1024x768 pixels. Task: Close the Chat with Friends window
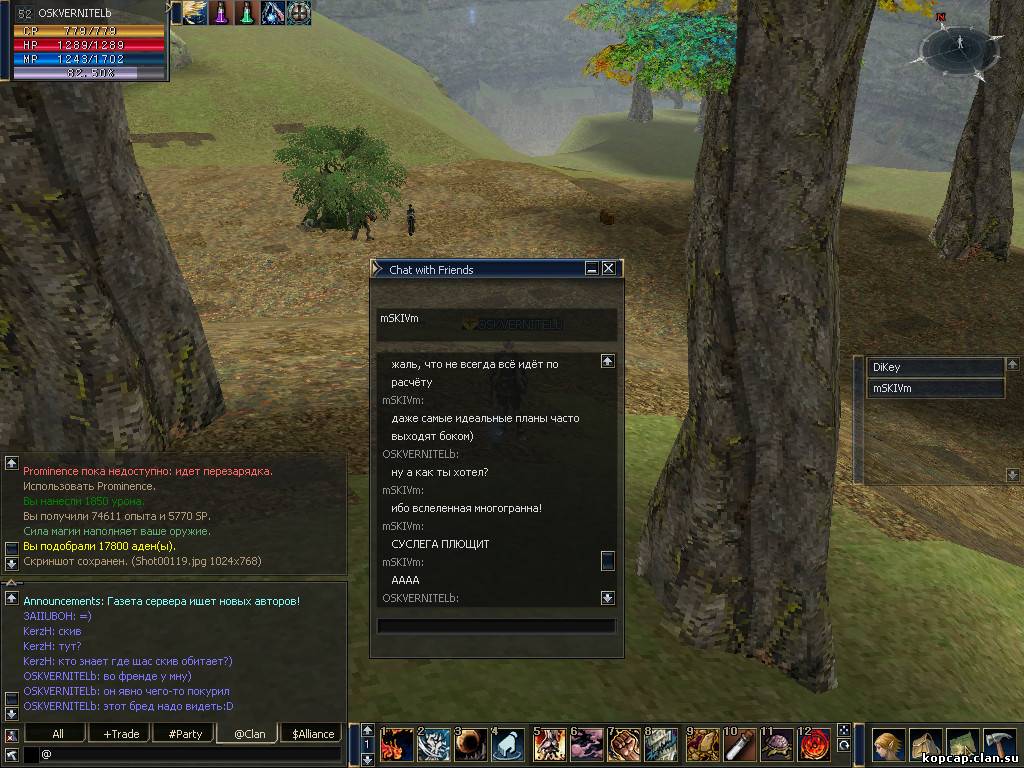coord(608,269)
